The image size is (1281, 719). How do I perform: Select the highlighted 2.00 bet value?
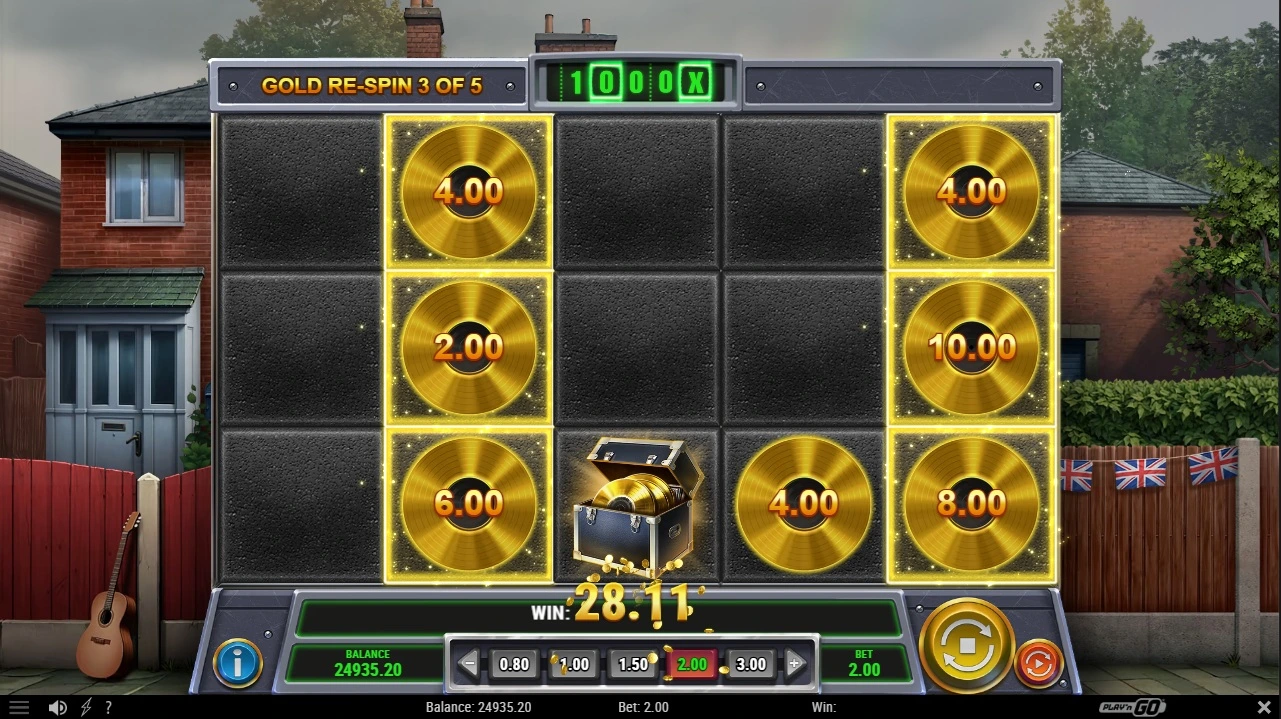tap(692, 664)
